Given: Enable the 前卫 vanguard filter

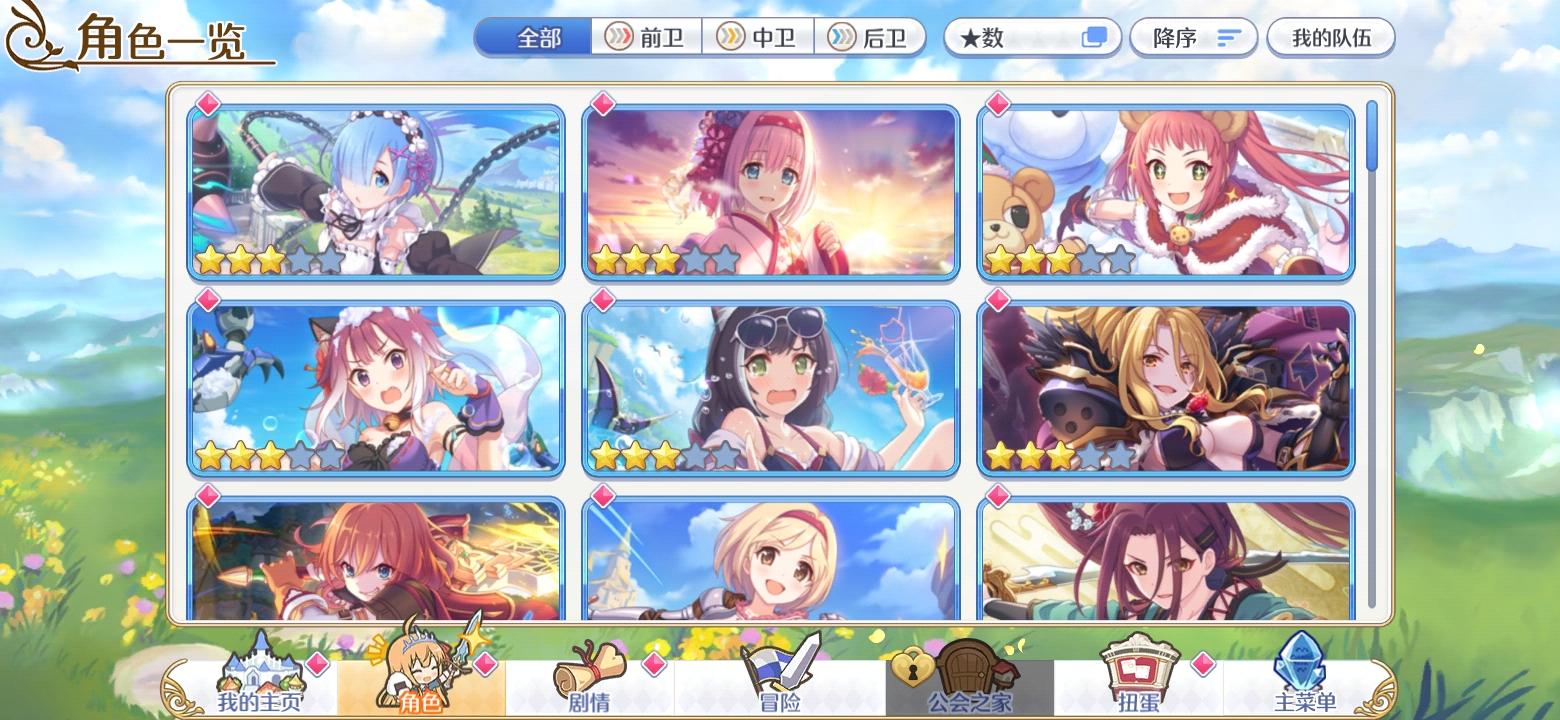Looking at the screenshot, I should 646,37.
